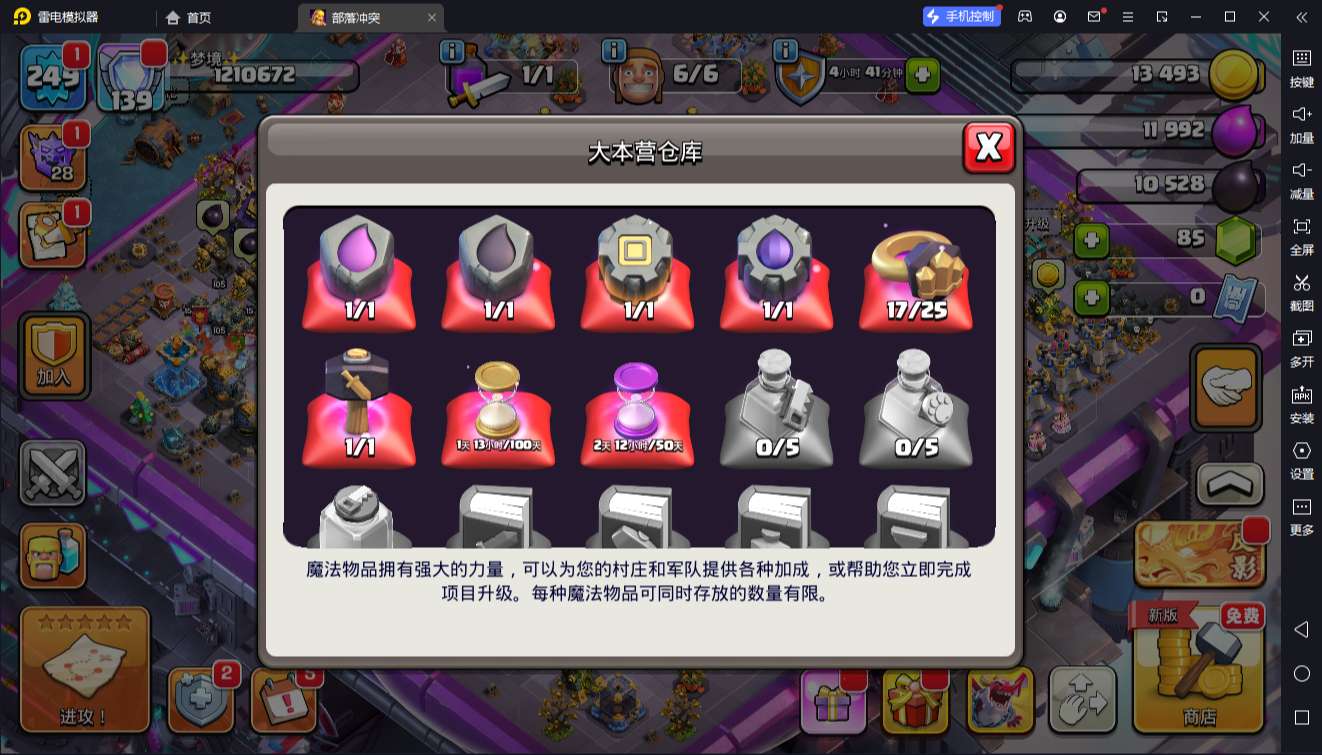Select the empty builder potion slot 0/5

coord(777,400)
